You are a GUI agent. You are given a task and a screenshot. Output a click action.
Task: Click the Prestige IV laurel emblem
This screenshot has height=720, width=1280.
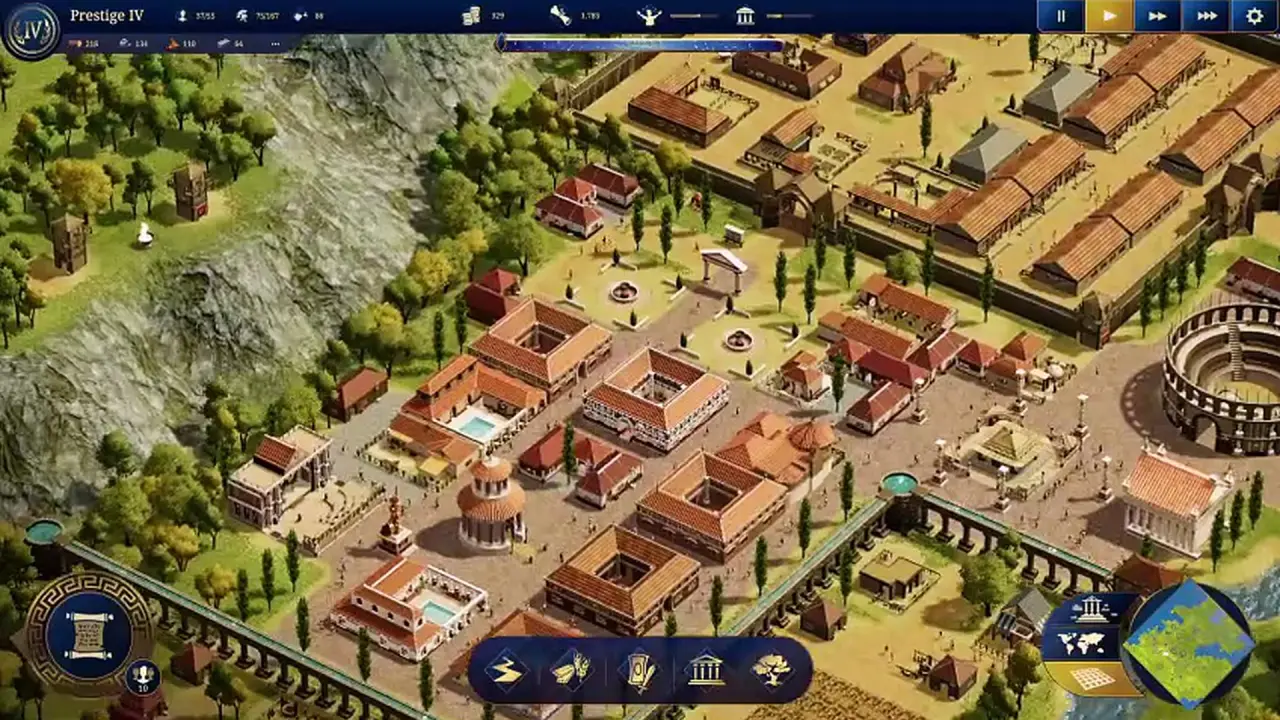tap(29, 29)
